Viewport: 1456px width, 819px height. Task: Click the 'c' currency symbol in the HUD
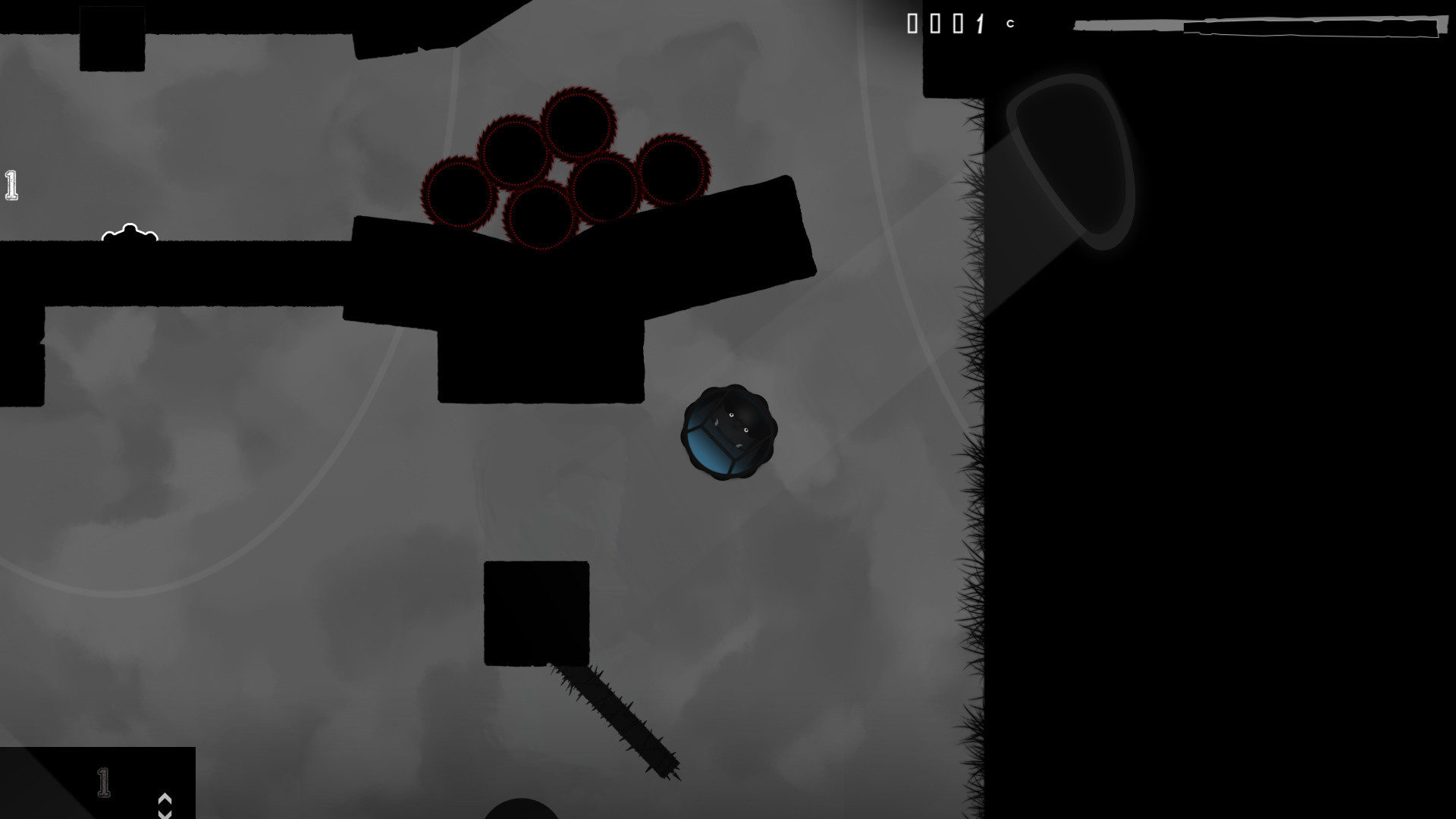pyautogui.click(x=1009, y=24)
